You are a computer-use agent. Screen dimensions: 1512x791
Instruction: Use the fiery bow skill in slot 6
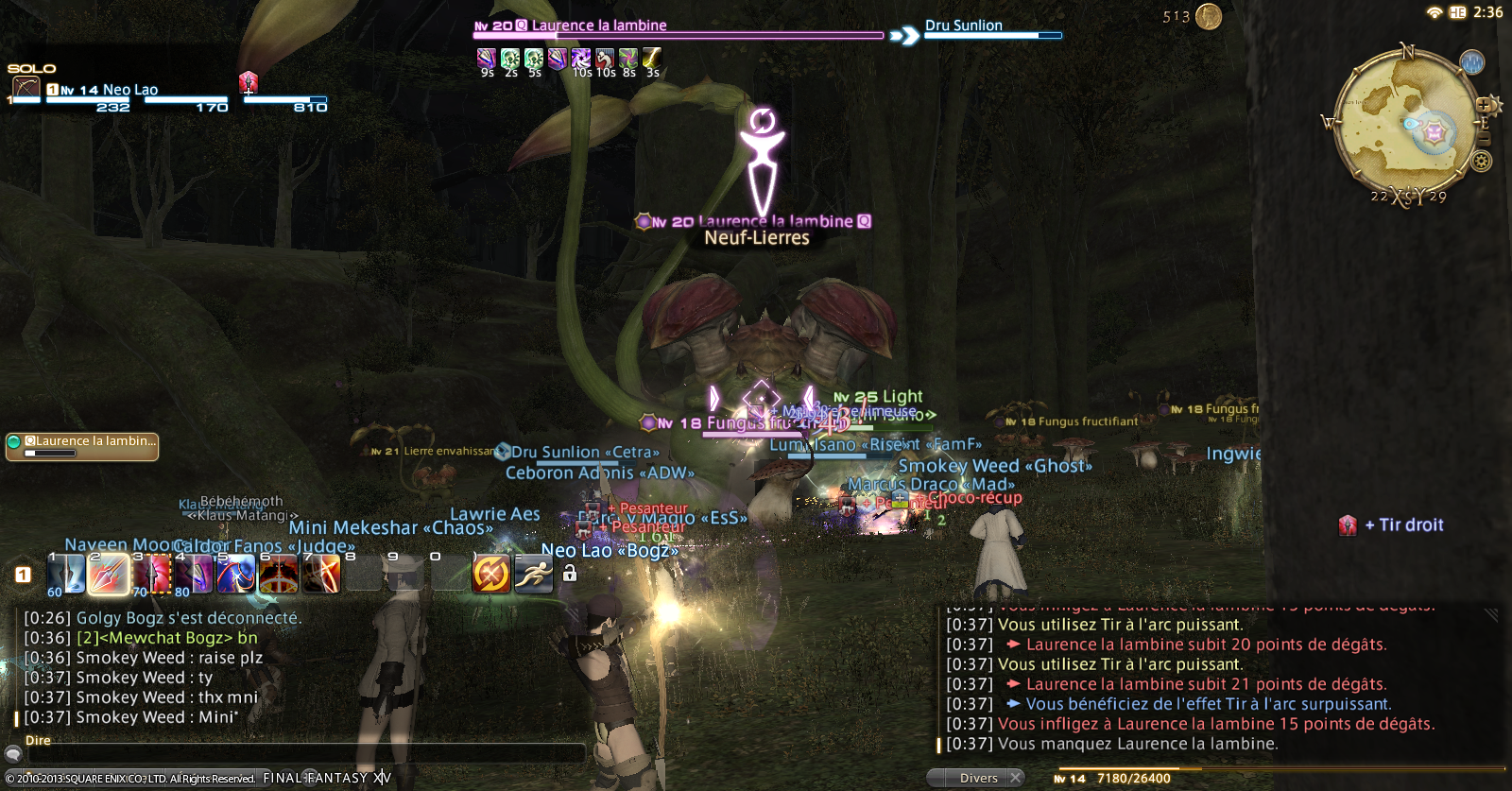pyautogui.click(x=279, y=574)
